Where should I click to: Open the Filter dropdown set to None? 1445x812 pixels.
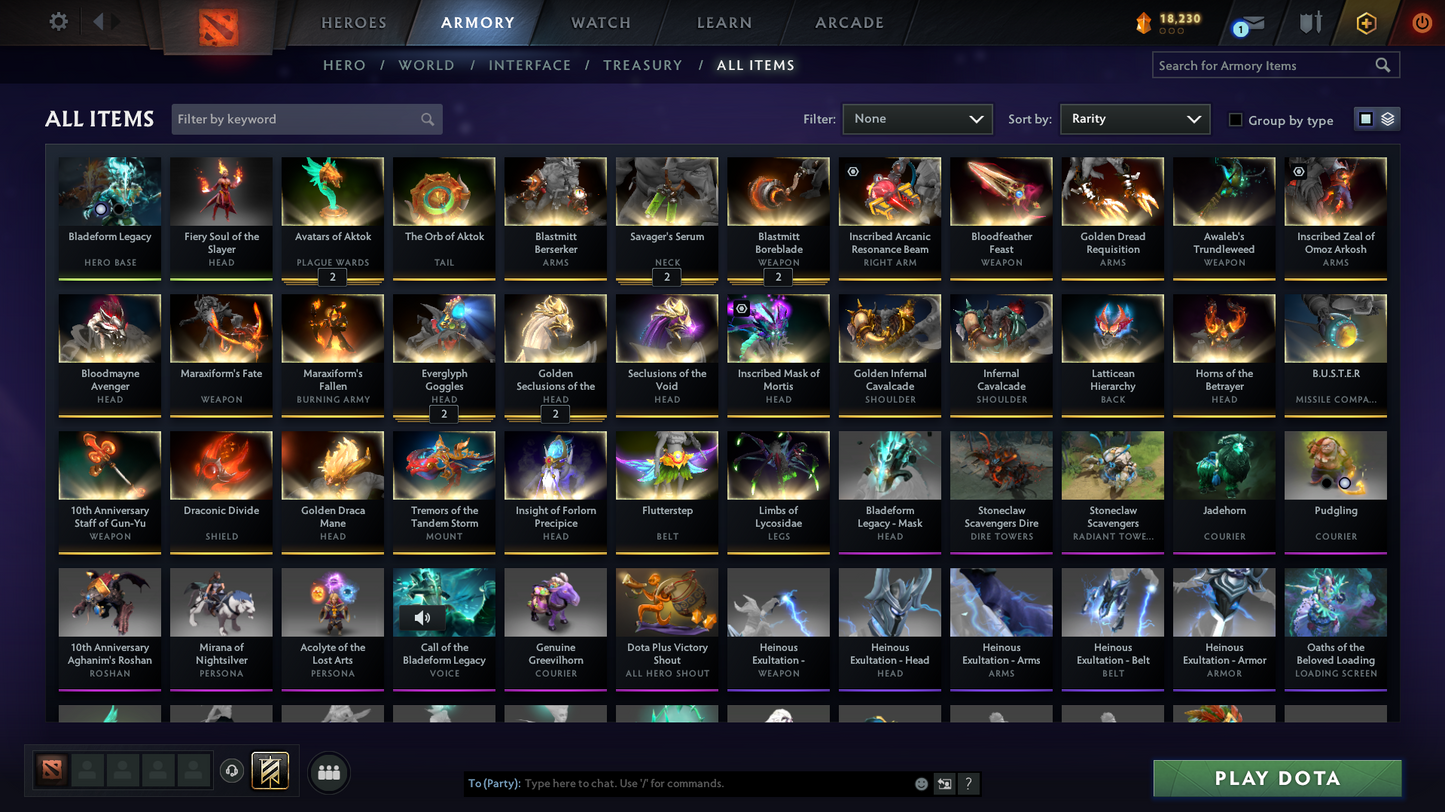coord(916,118)
